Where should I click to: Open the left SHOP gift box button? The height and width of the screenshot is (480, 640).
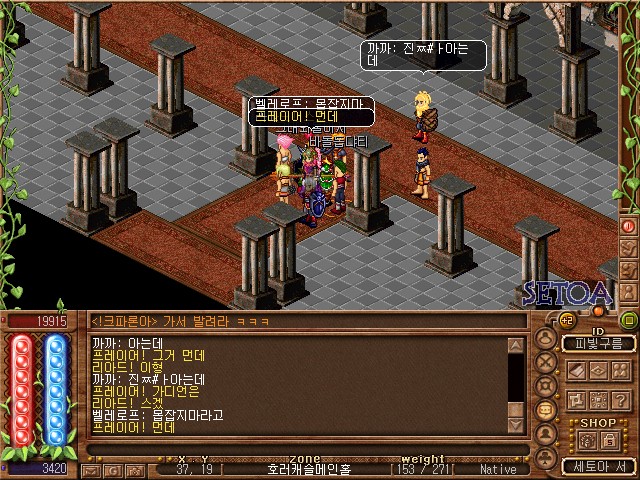coord(586,439)
